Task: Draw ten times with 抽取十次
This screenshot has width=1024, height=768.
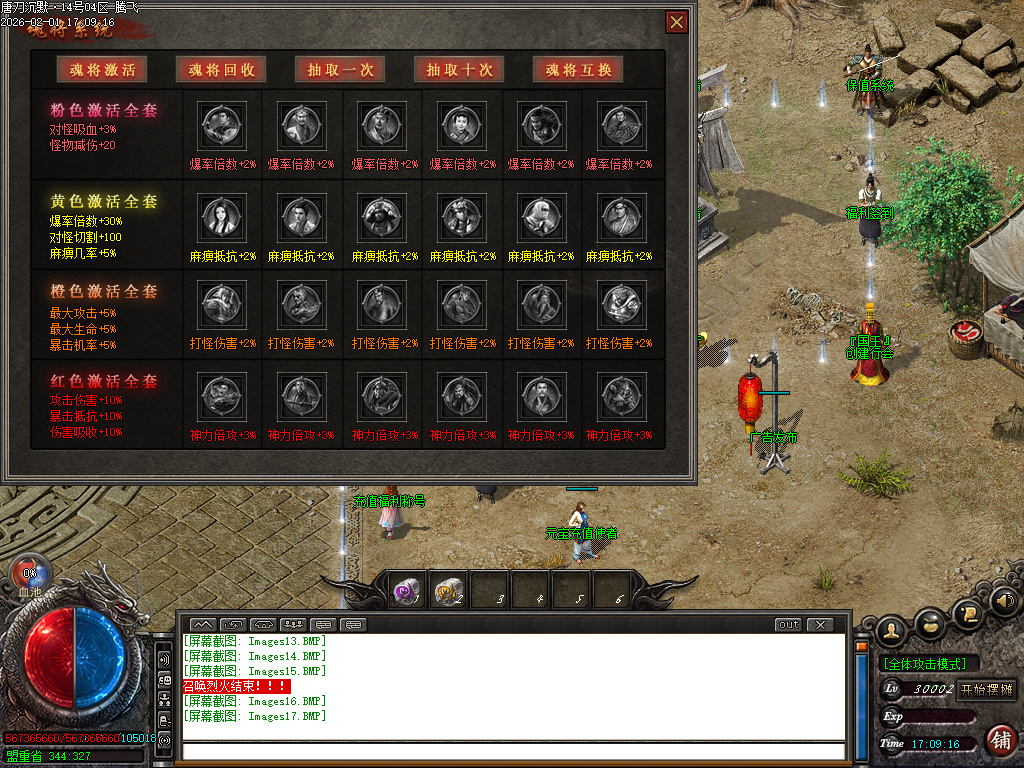Action: [459, 69]
